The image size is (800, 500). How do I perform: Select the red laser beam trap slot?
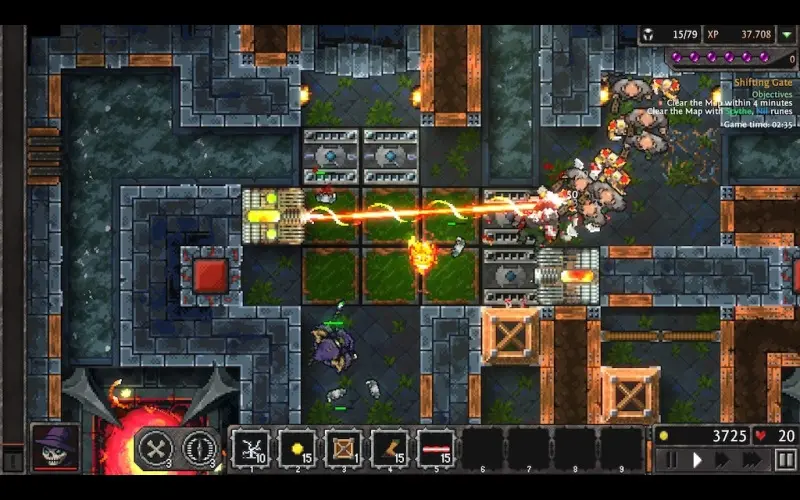(436, 447)
